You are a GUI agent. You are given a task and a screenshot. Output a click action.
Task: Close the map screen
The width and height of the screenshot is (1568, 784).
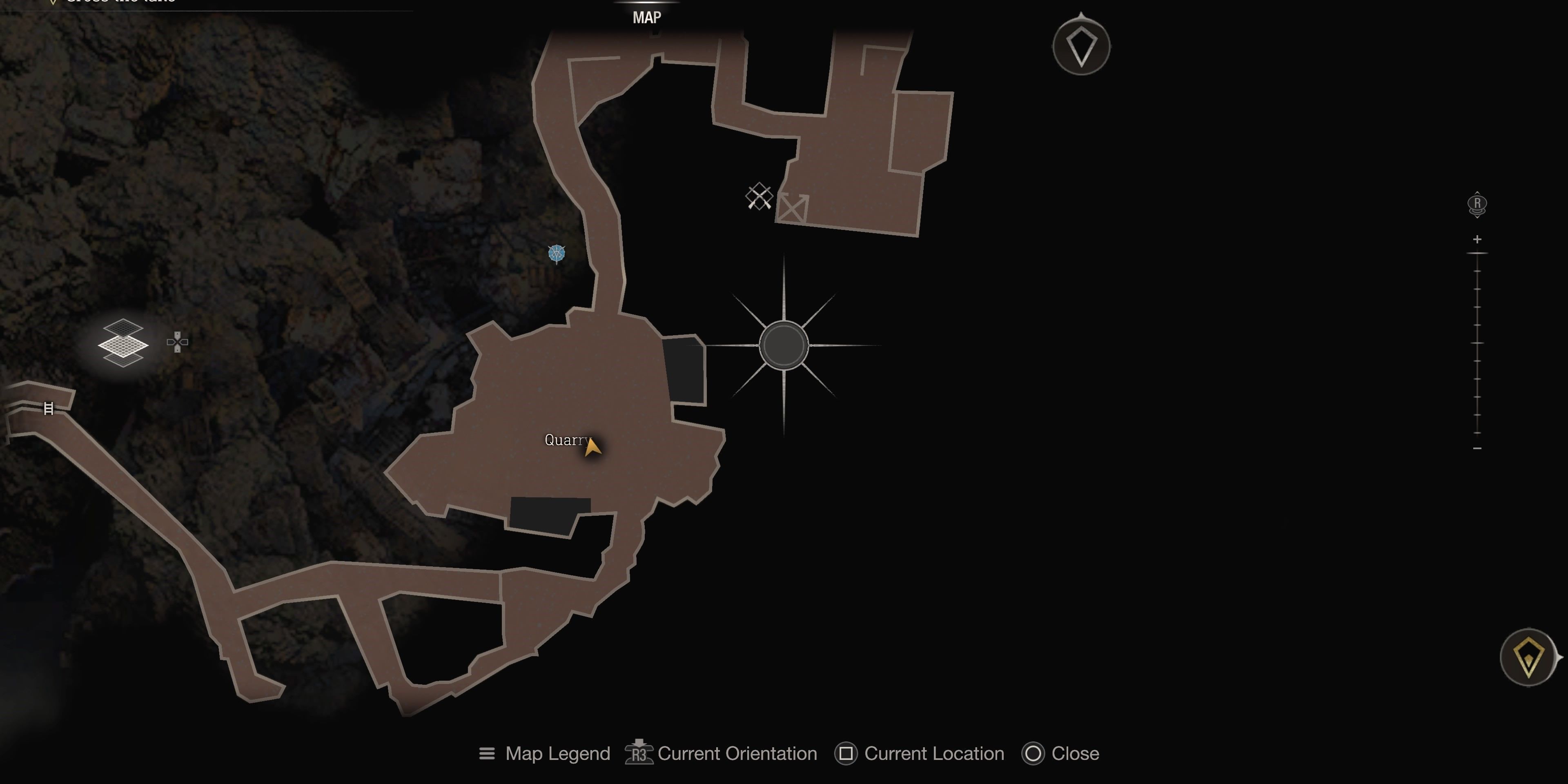tap(1061, 753)
